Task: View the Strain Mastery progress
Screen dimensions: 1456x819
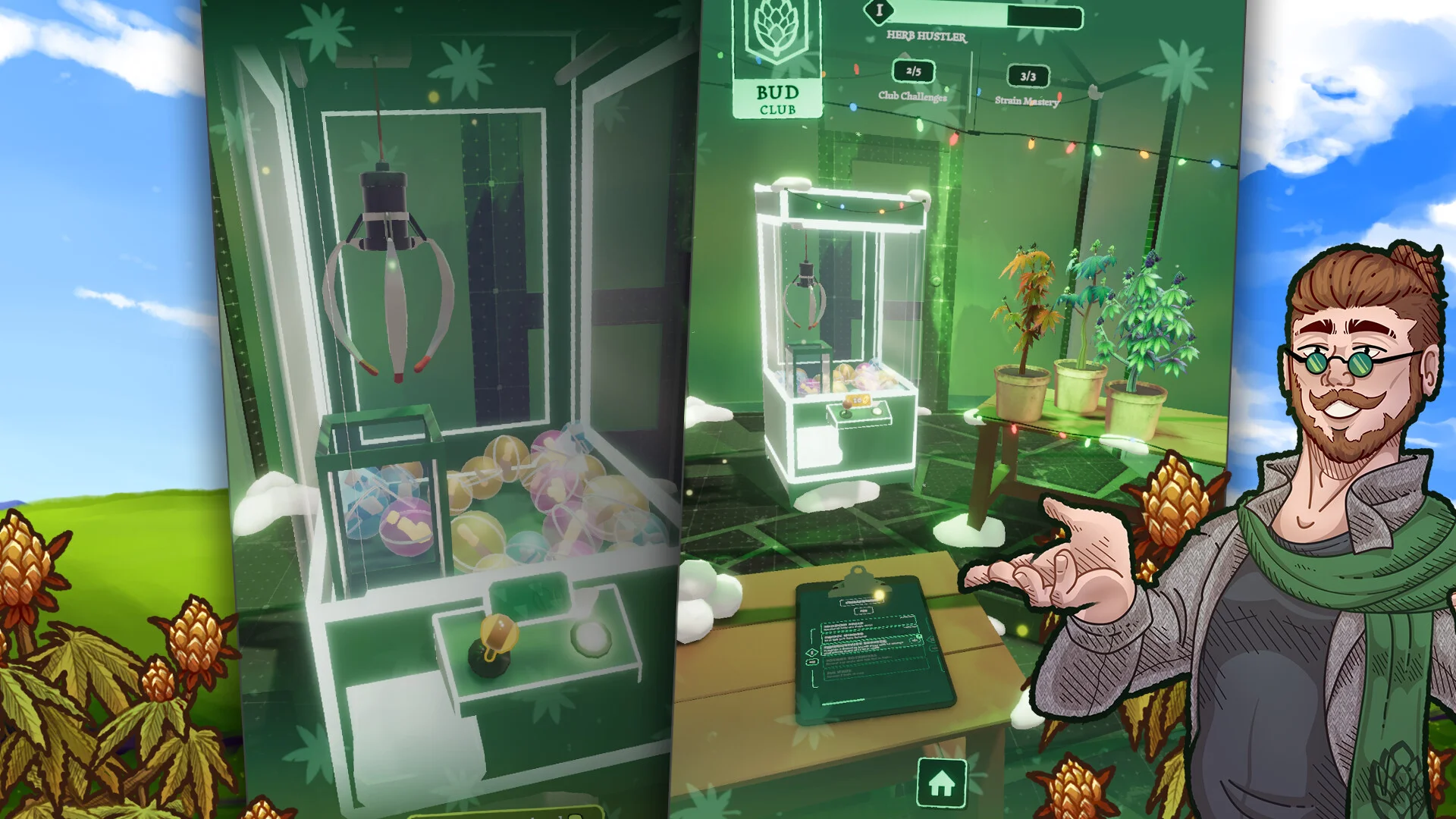Action: pos(1028,85)
